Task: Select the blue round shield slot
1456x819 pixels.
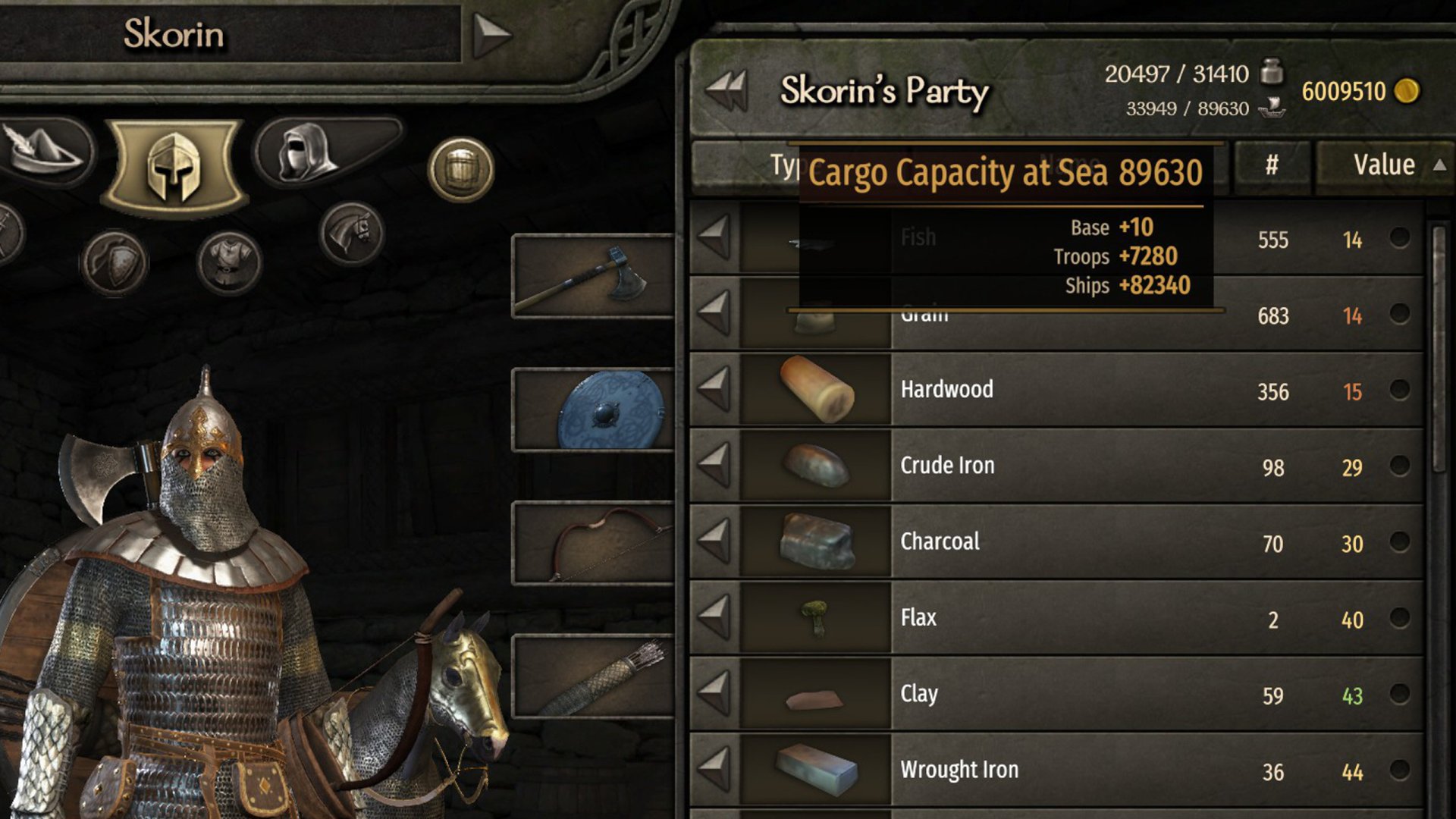Action: pos(593,409)
